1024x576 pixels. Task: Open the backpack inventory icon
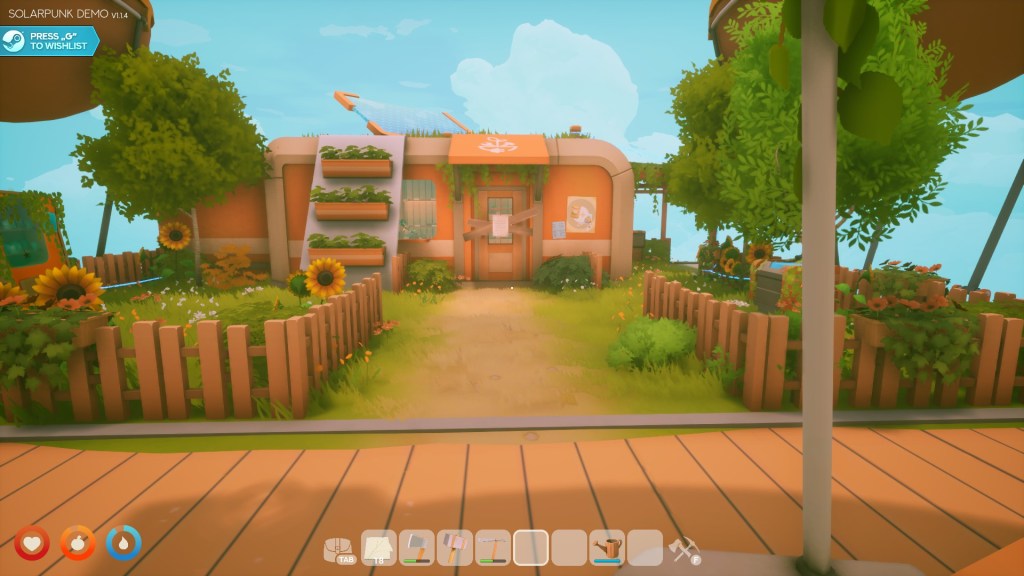(341, 547)
